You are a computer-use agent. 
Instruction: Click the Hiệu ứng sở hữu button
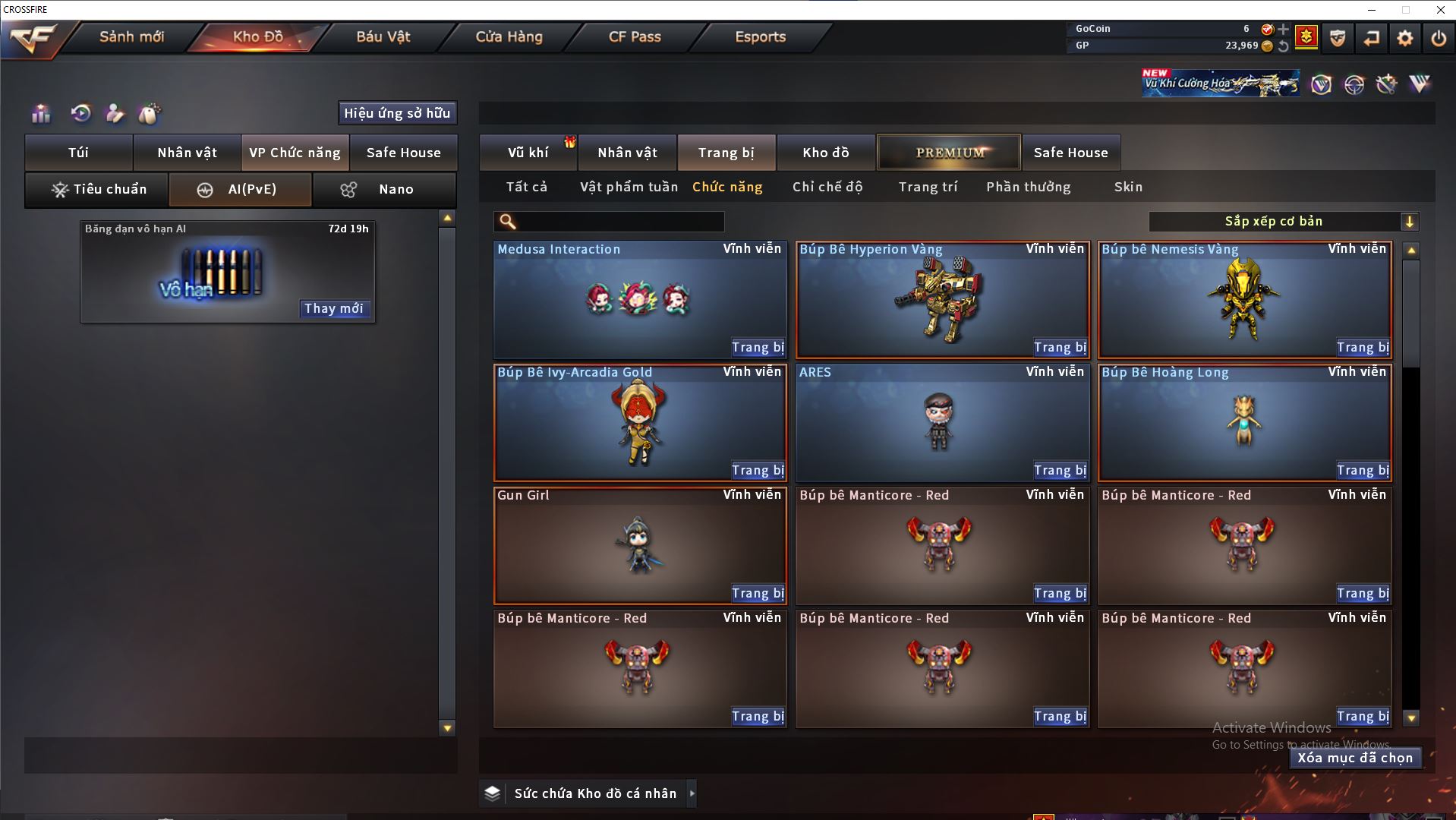coord(397,113)
